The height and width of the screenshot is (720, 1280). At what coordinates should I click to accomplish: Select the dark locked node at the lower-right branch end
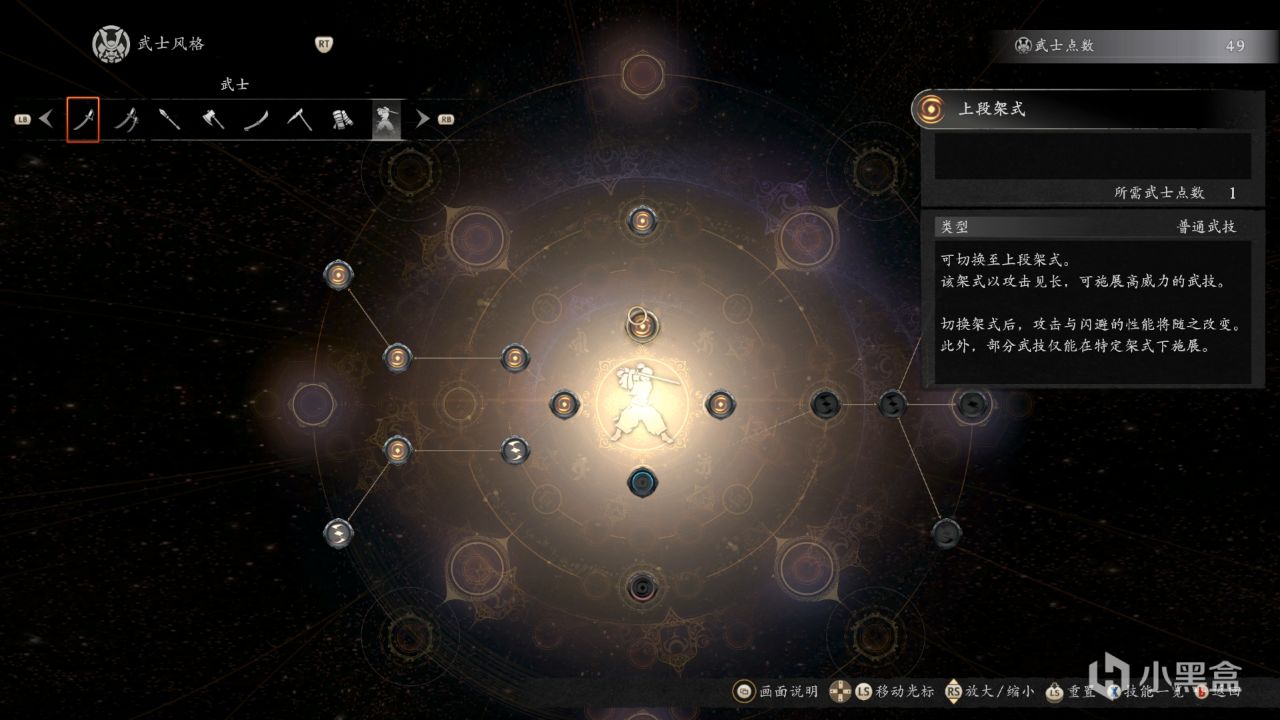946,532
